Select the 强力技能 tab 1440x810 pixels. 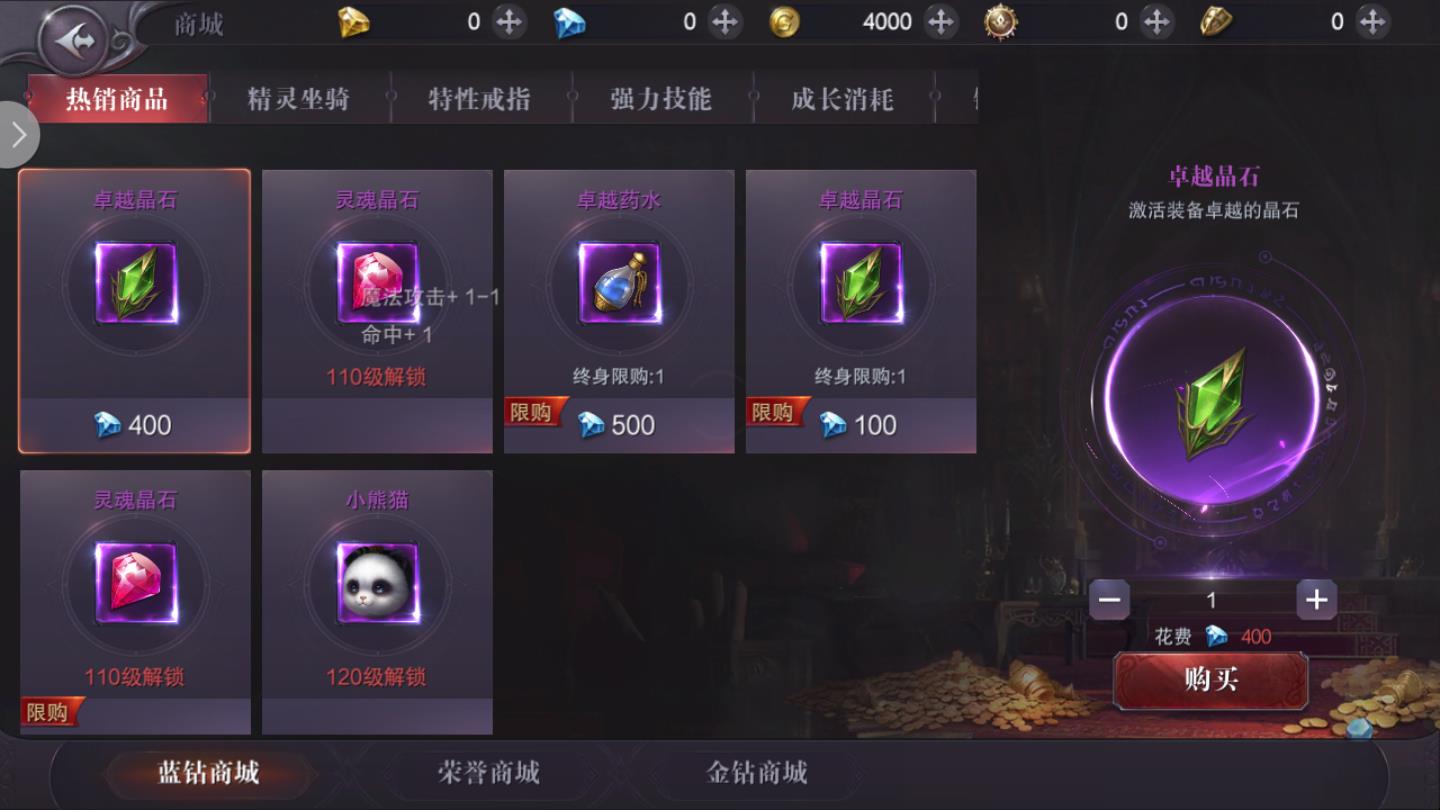click(661, 99)
